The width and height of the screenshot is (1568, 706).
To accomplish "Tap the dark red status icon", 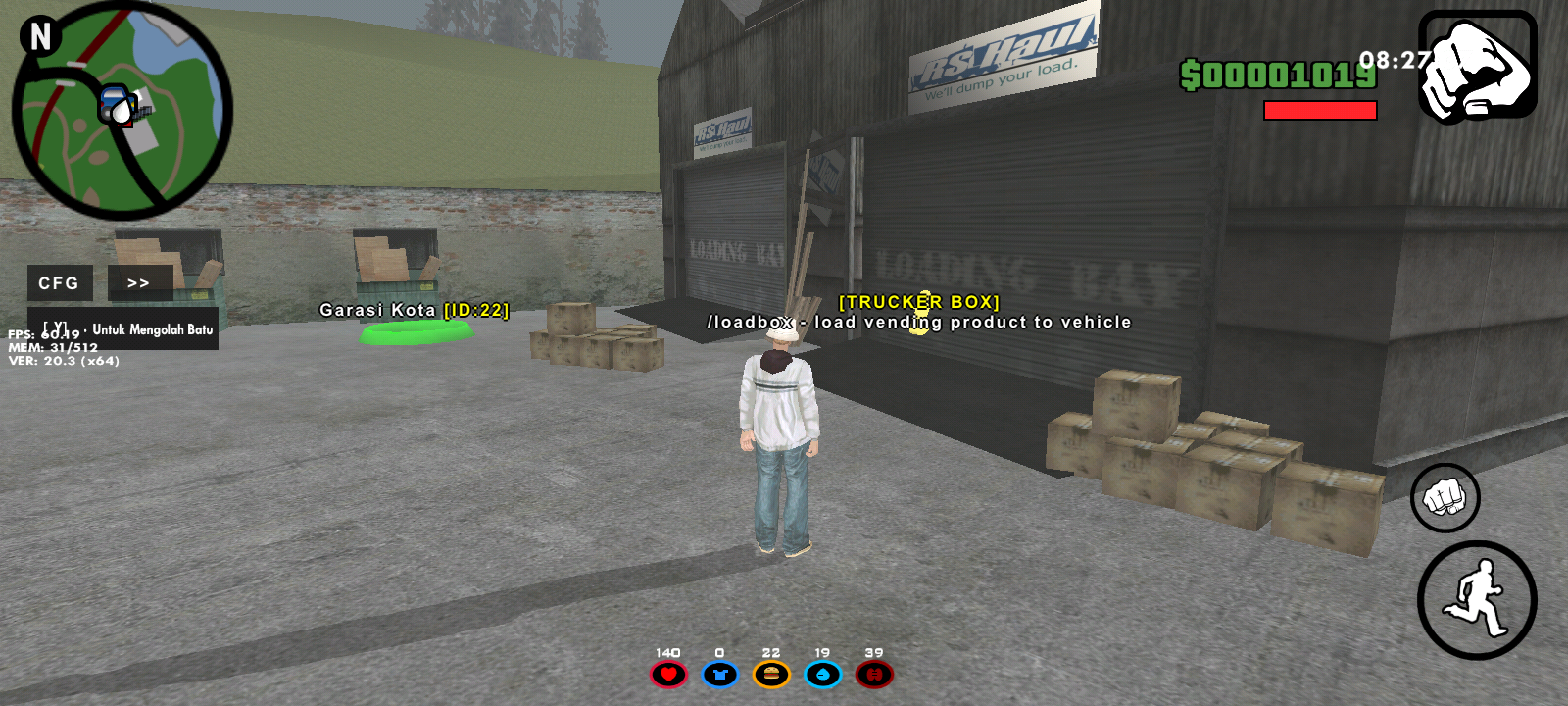I will pos(874,675).
